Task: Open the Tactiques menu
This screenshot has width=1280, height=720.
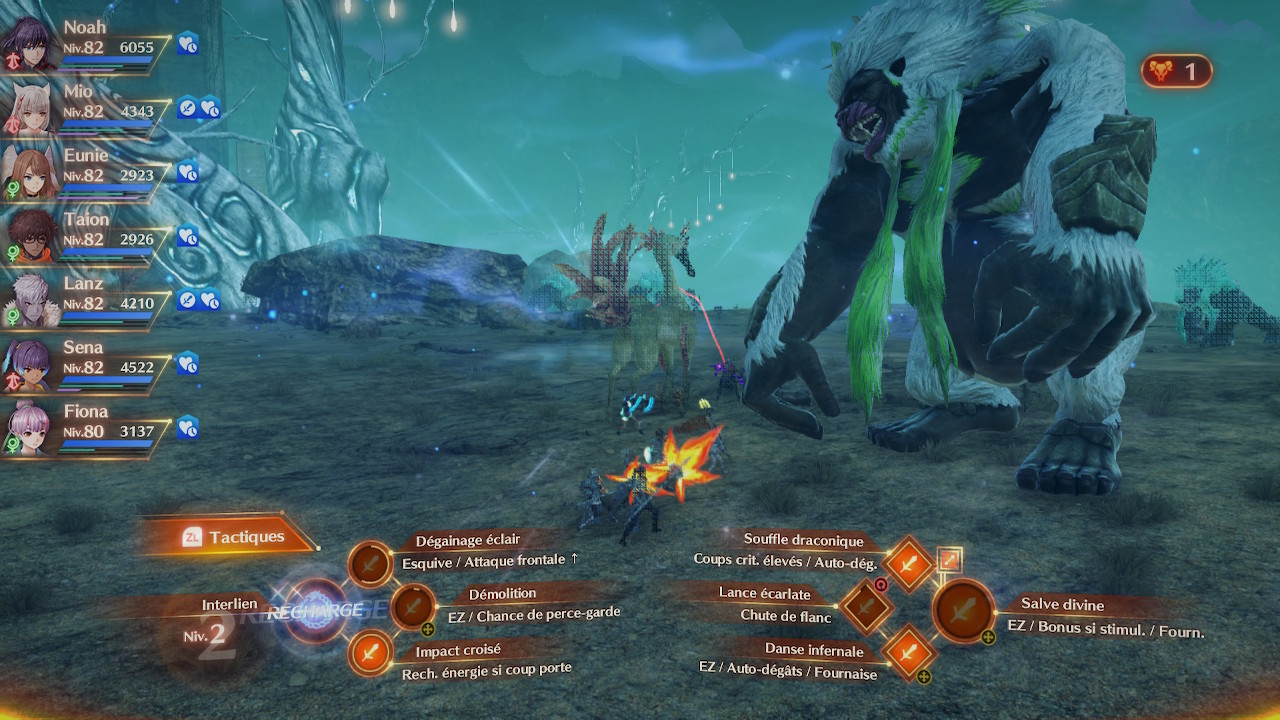Action: (234, 537)
